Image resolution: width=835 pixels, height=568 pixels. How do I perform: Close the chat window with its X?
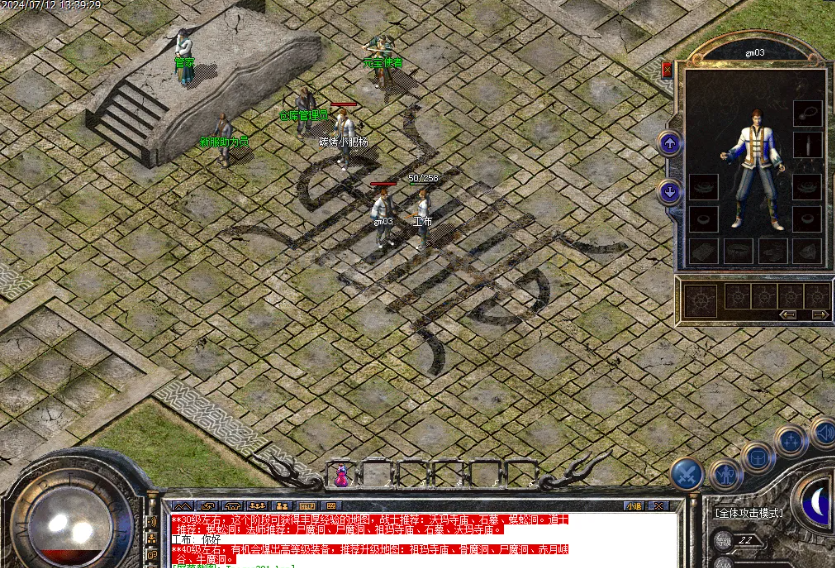coord(655,506)
